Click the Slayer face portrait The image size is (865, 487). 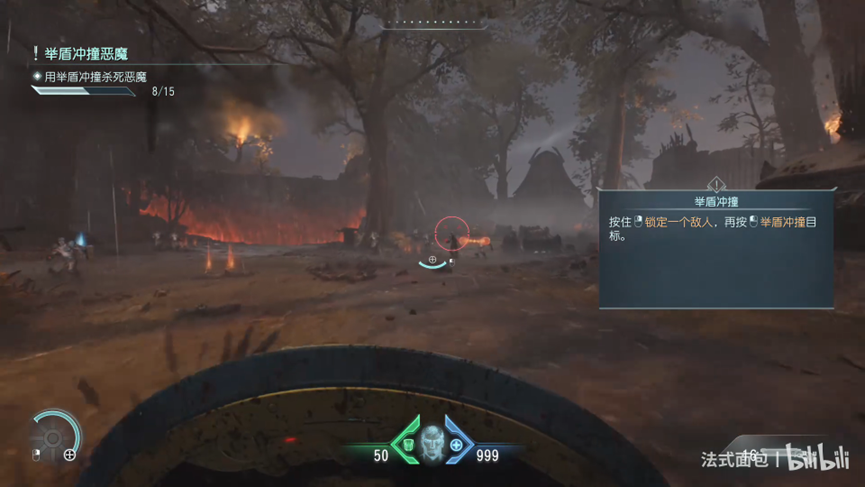click(x=432, y=442)
